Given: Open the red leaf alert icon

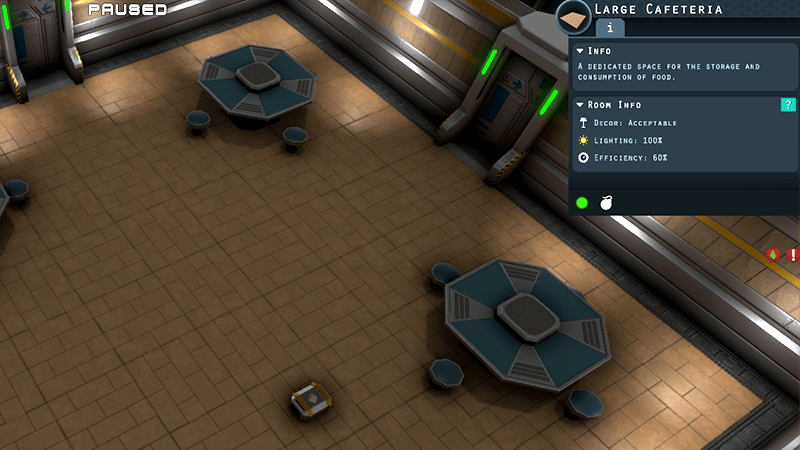Looking at the screenshot, I should (x=774, y=255).
